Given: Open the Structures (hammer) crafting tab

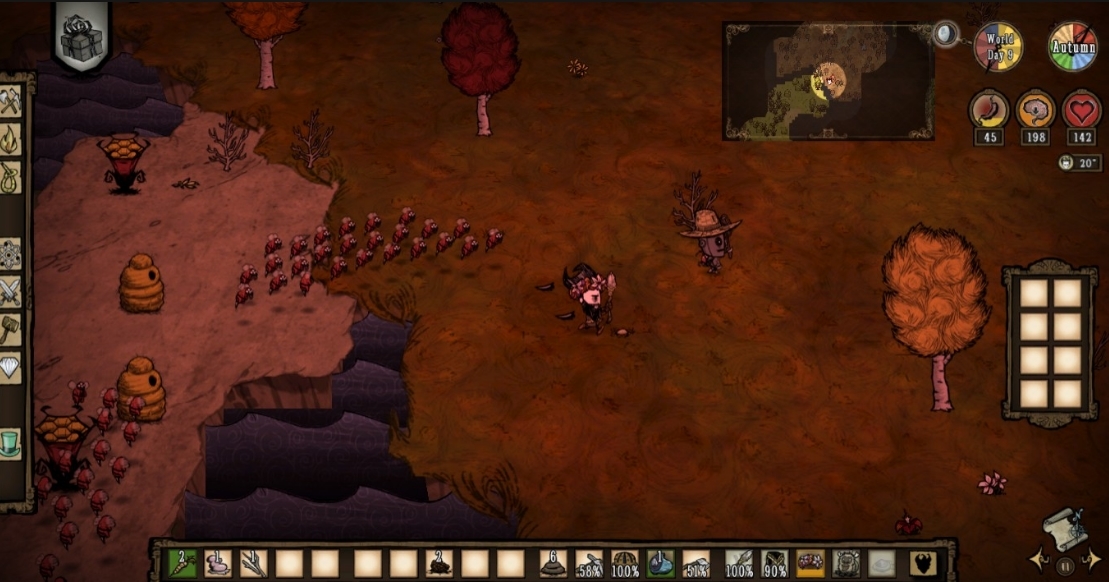Looking at the screenshot, I should click(x=10, y=329).
